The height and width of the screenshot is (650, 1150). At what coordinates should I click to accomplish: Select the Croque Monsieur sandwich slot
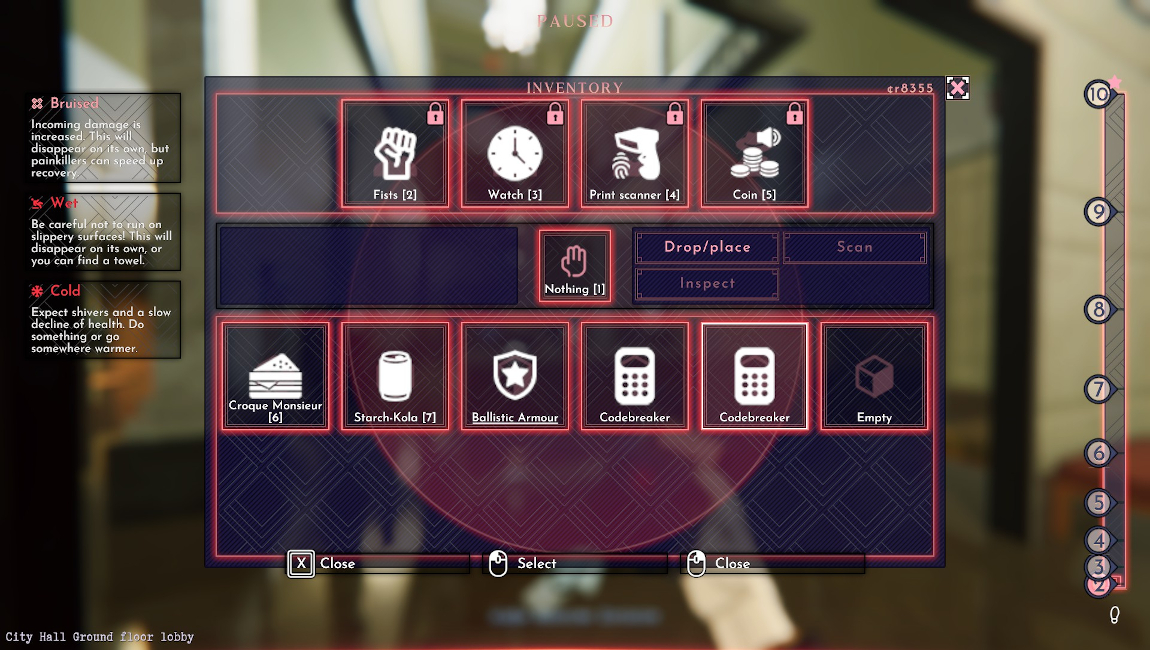coord(275,376)
